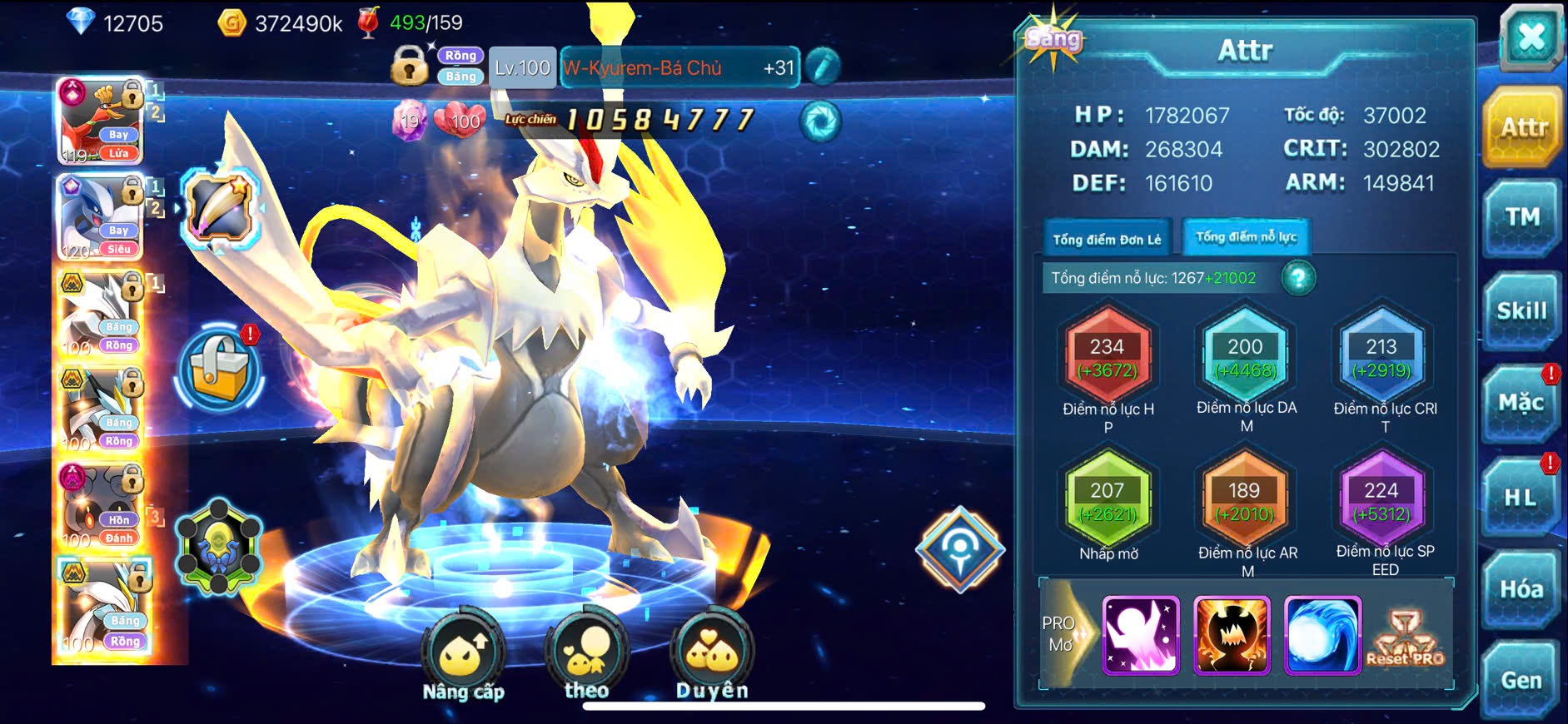Open the Skill side tab
The image size is (1568, 724).
coord(1521,311)
